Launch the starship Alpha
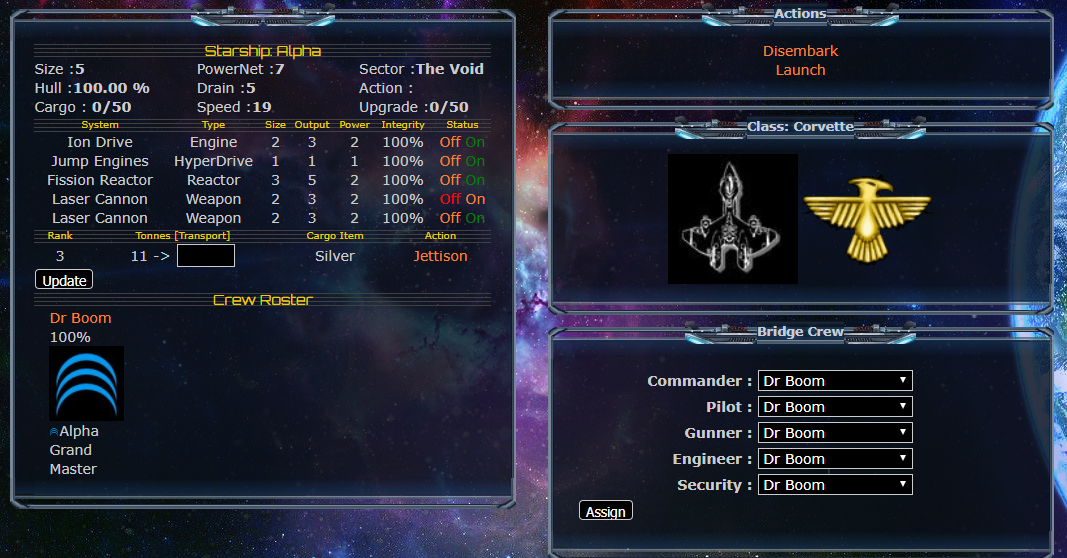Viewport: 1067px width, 558px height. 800,70
